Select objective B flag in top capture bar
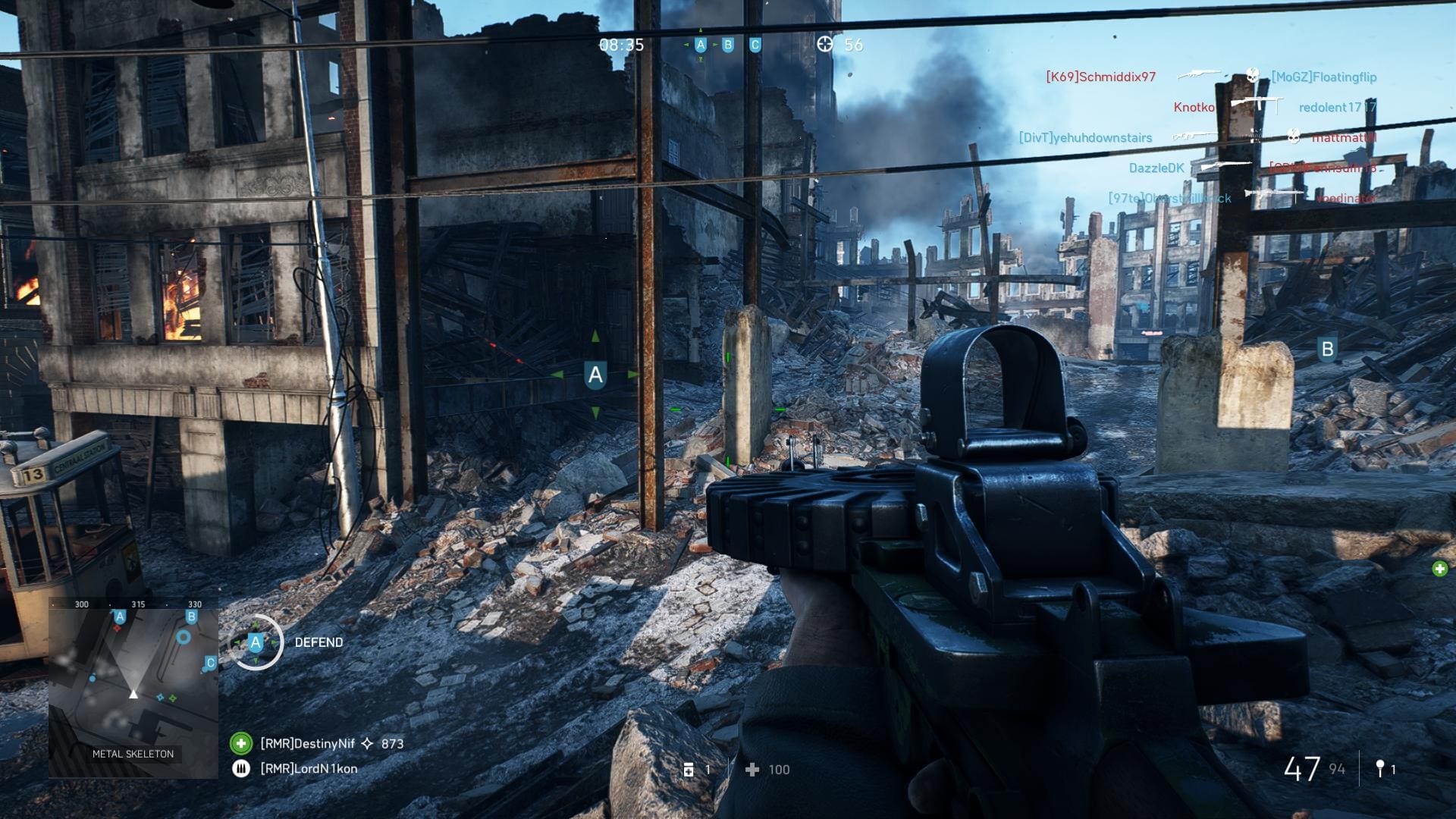Viewport: 1456px width, 819px height. [x=728, y=45]
